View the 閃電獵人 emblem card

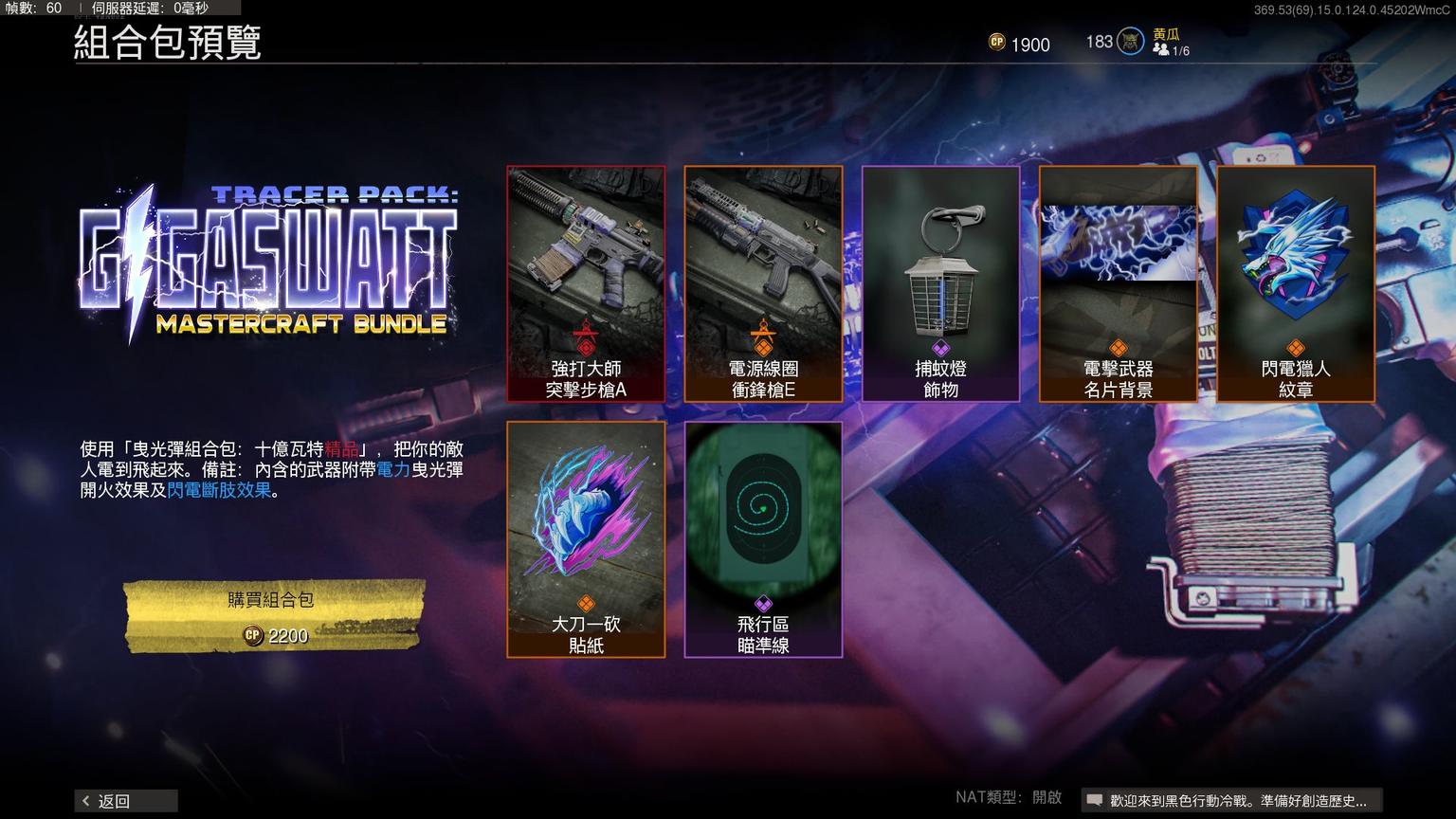pos(1296,283)
